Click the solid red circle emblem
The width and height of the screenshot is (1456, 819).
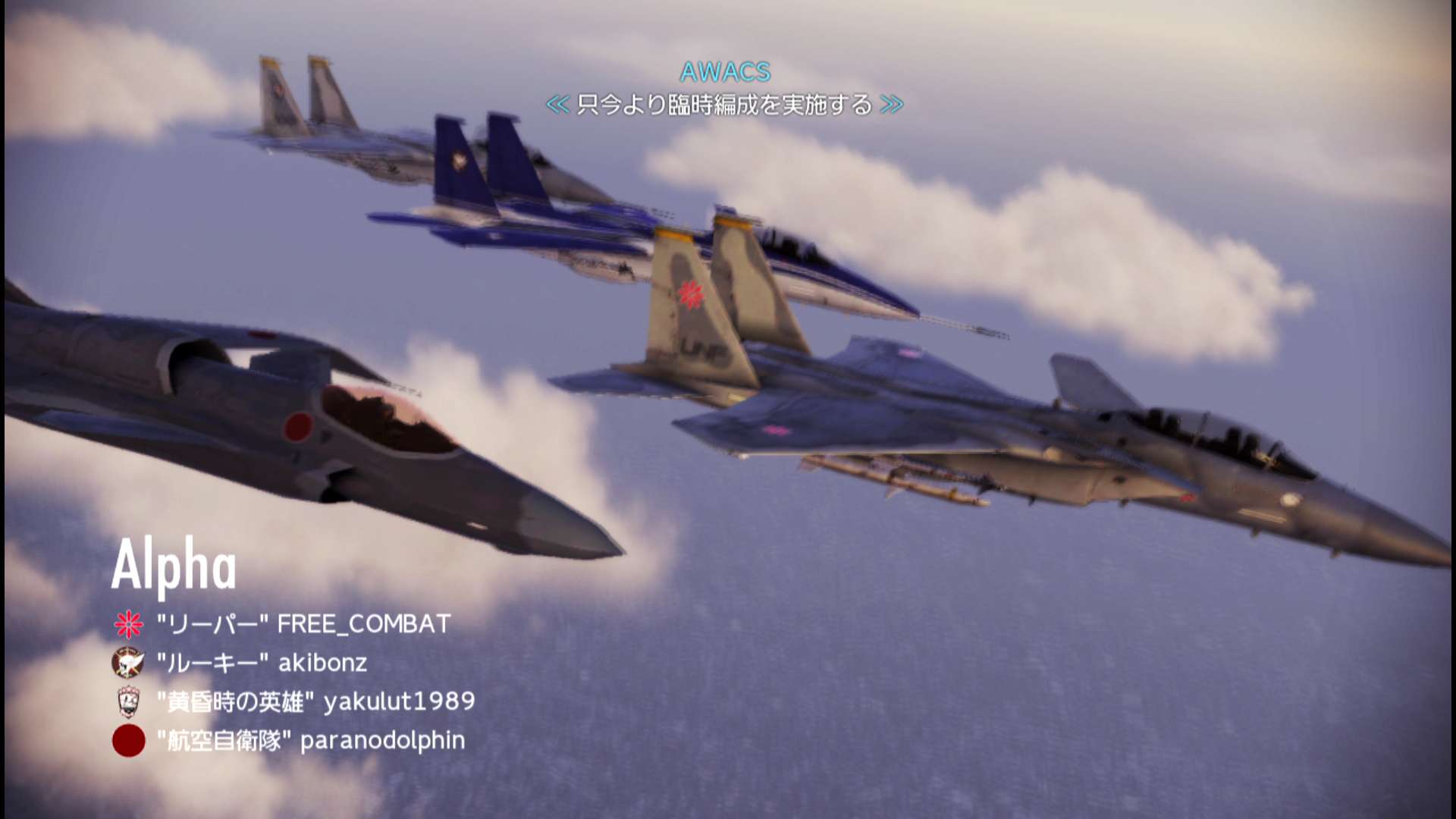pyautogui.click(x=129, y=741)
